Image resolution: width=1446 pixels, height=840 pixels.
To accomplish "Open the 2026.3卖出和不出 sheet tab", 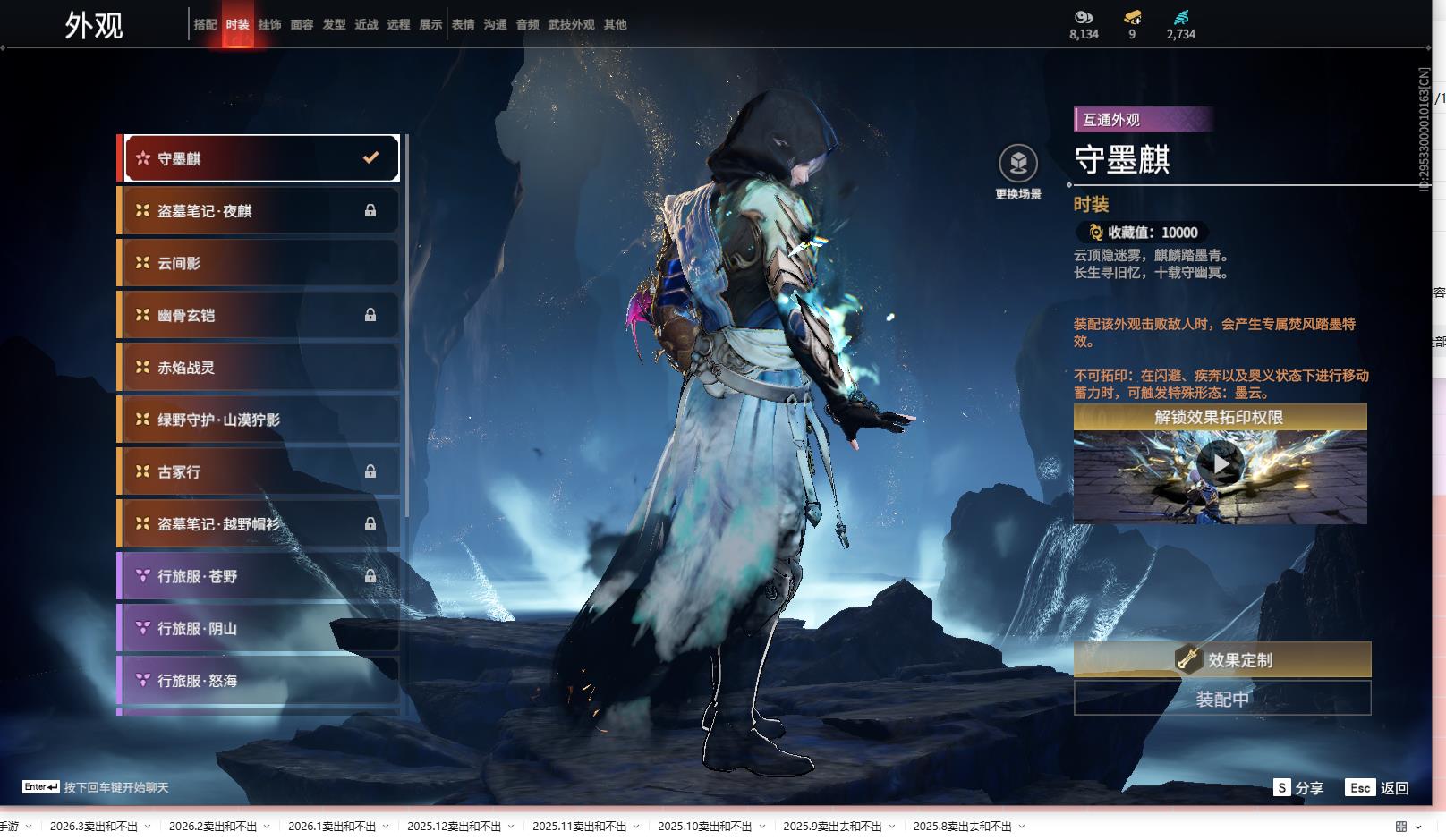I will pos(93,827).
